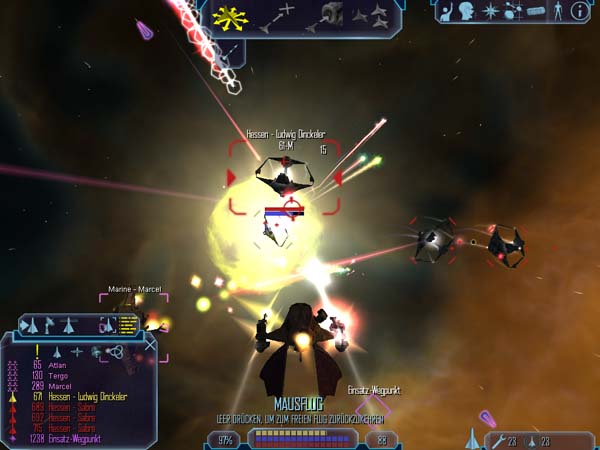Choose Marcel from the contact list

pyautogui.click(x=61, y=386)
